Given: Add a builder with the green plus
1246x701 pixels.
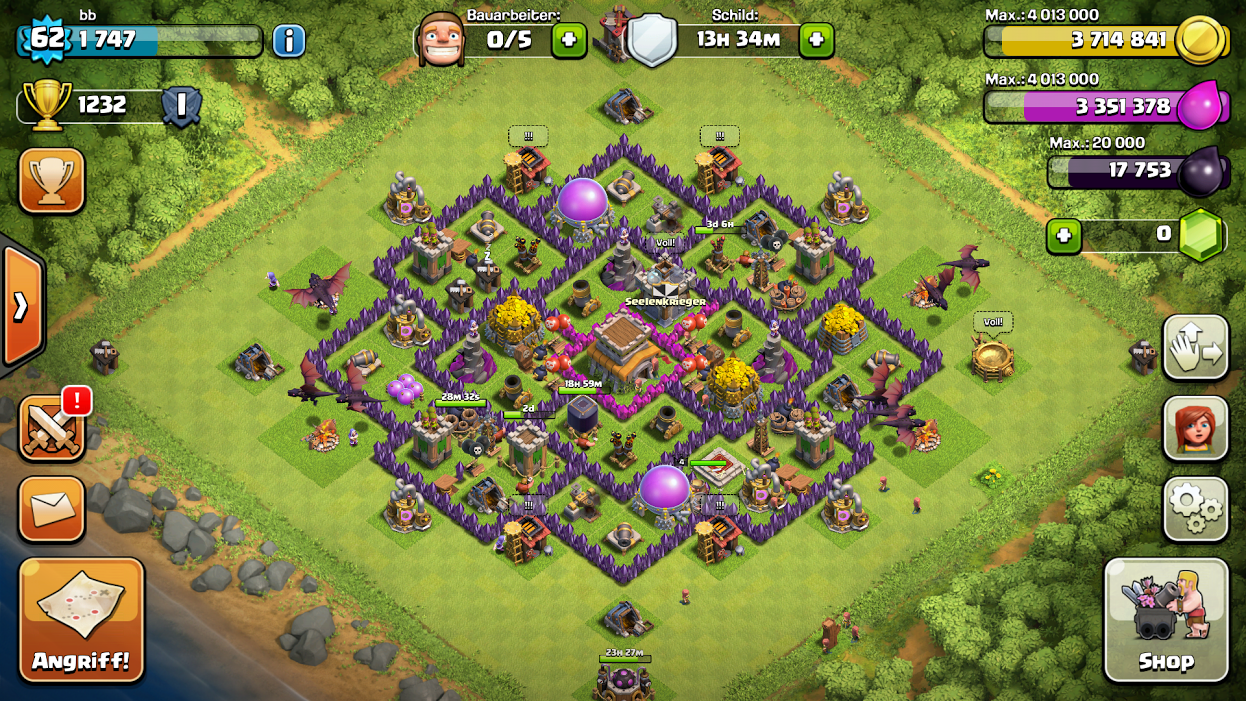Looking at the screenshot, I should pos(569,41).
